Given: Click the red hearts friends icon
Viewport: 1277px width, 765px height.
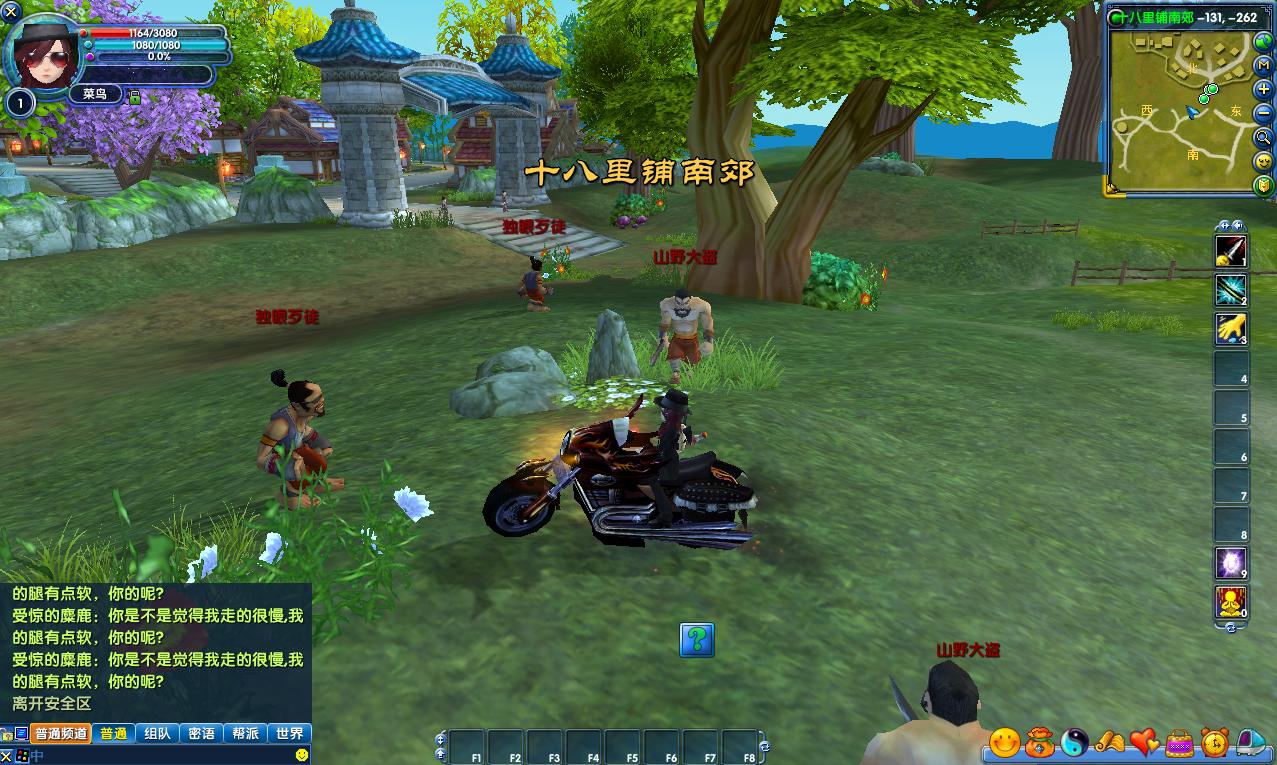Looking at the screenshot, I should coord(1145,742).
